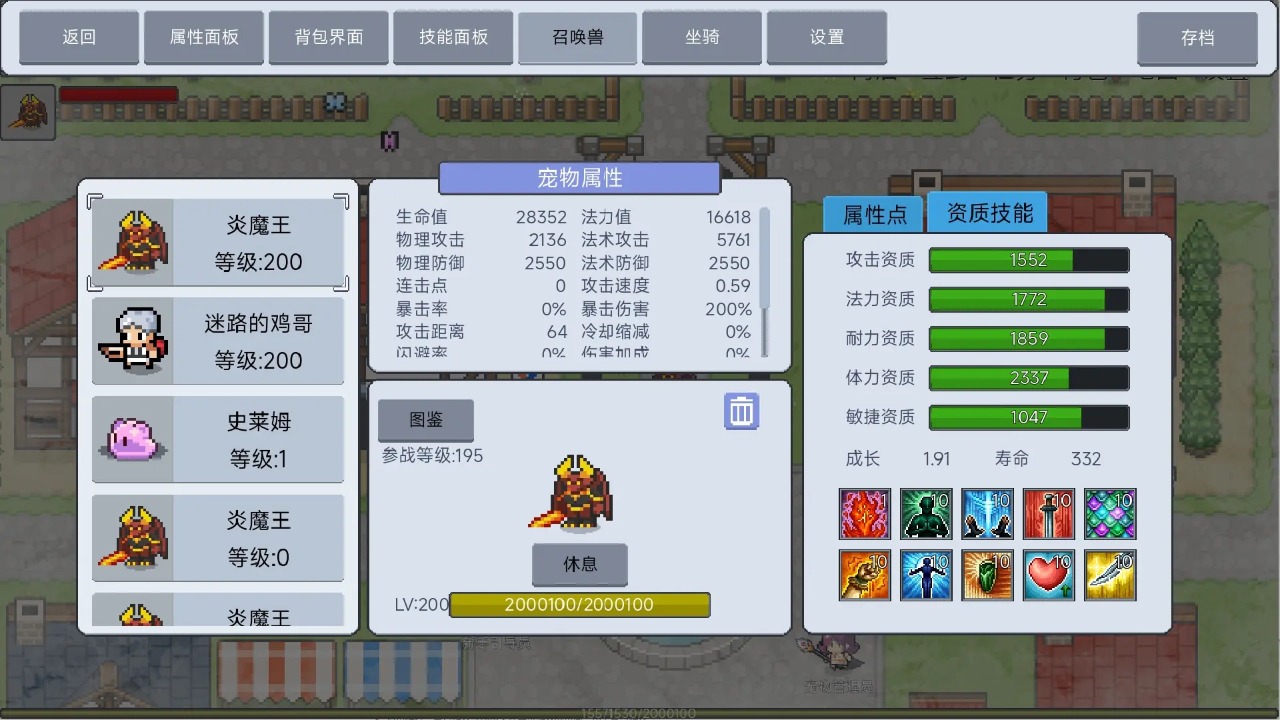Click the scrollbar in the pet attributes panel
Image resolution: width=1280 pixels, height=720 pixels.
click(x=762, y=260)
